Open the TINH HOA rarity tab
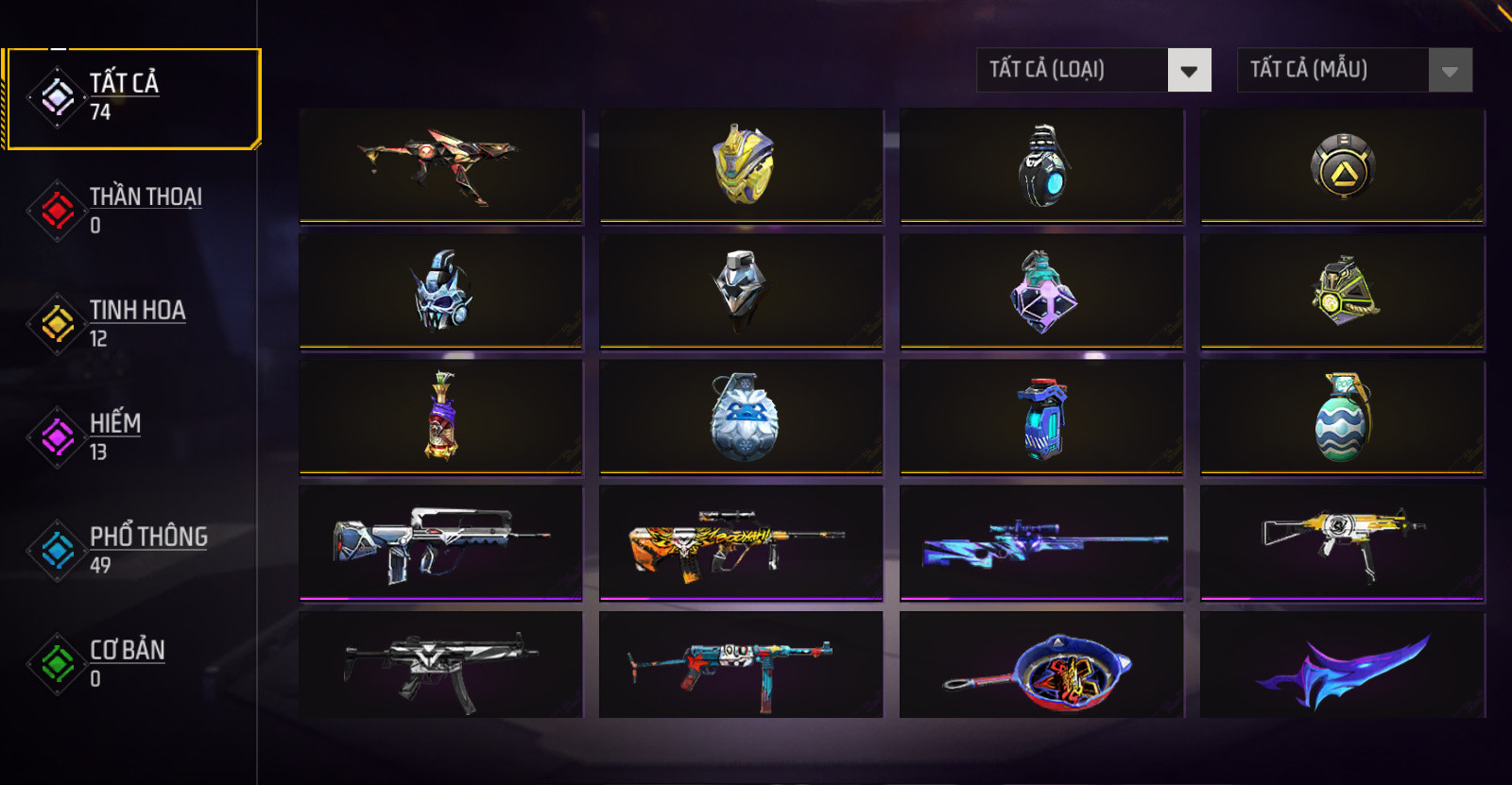This screenshot has width=1512, height=785. click(x=132, y=323)
